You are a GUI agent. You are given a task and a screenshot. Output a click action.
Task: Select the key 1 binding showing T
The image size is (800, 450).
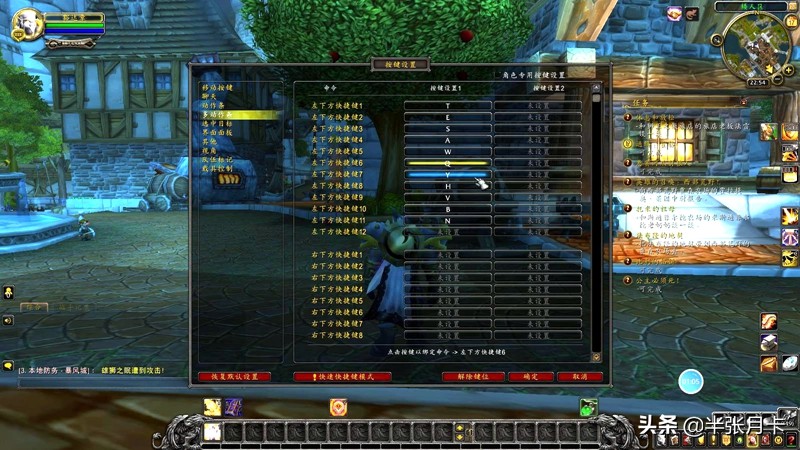(x=447, y=105)
